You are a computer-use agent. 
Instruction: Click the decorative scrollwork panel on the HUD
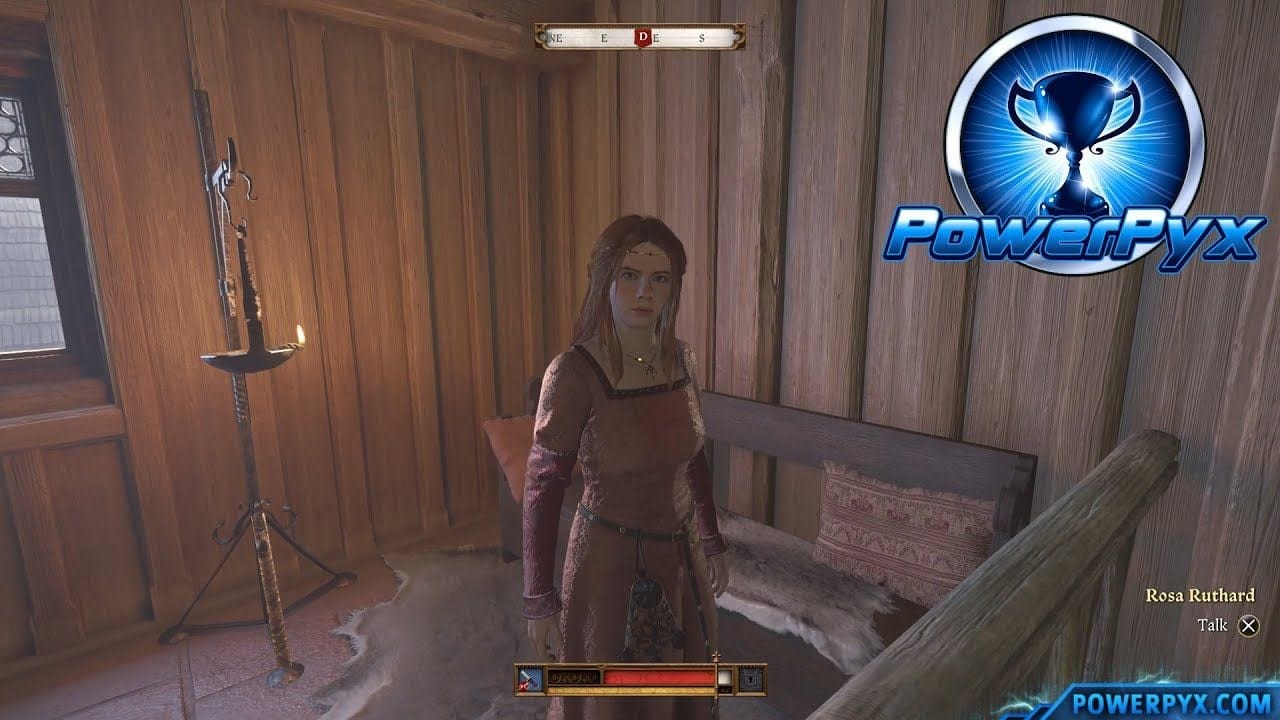click(x=574, y=677)
